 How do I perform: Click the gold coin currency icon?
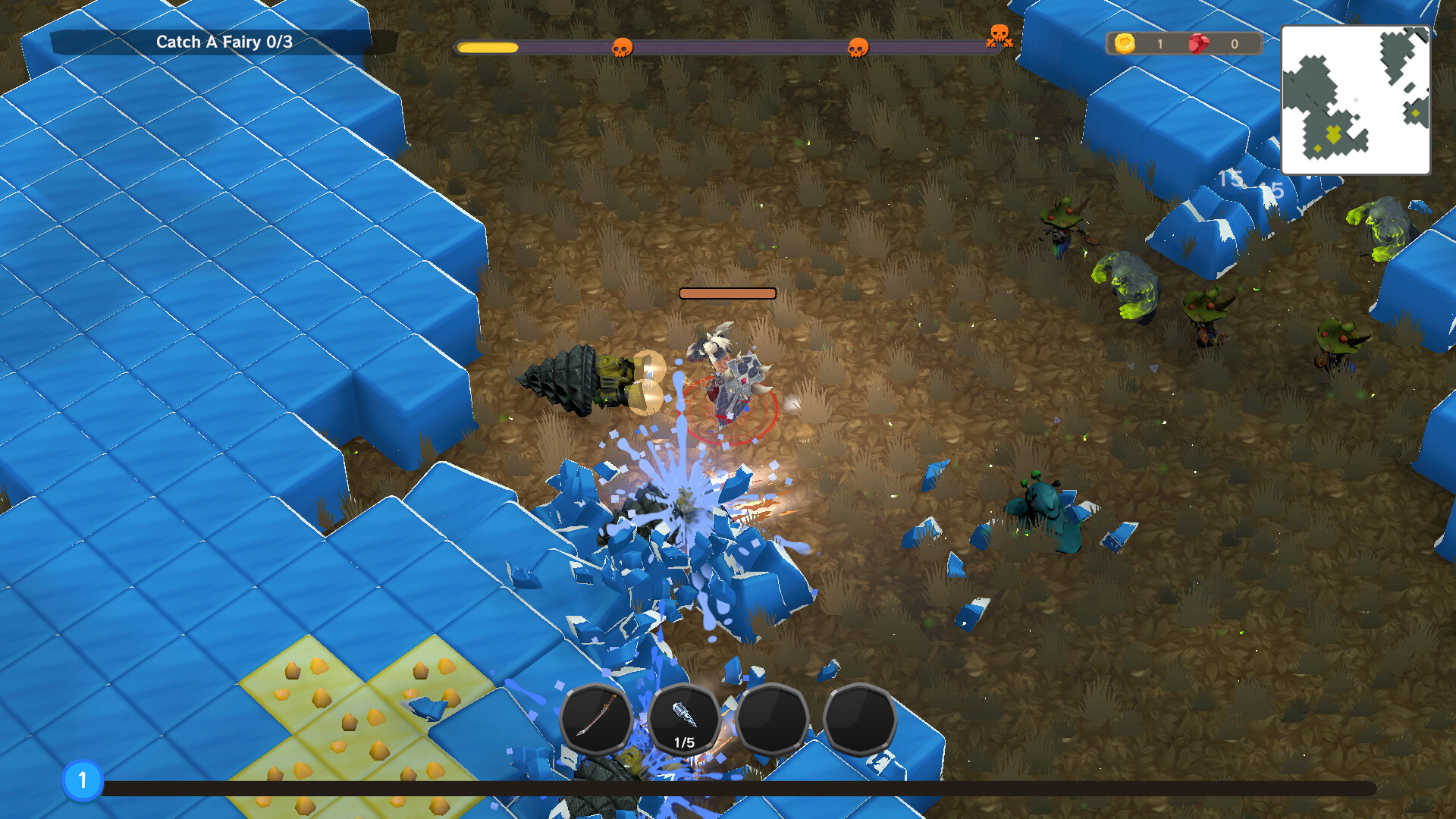(1125, 43)
